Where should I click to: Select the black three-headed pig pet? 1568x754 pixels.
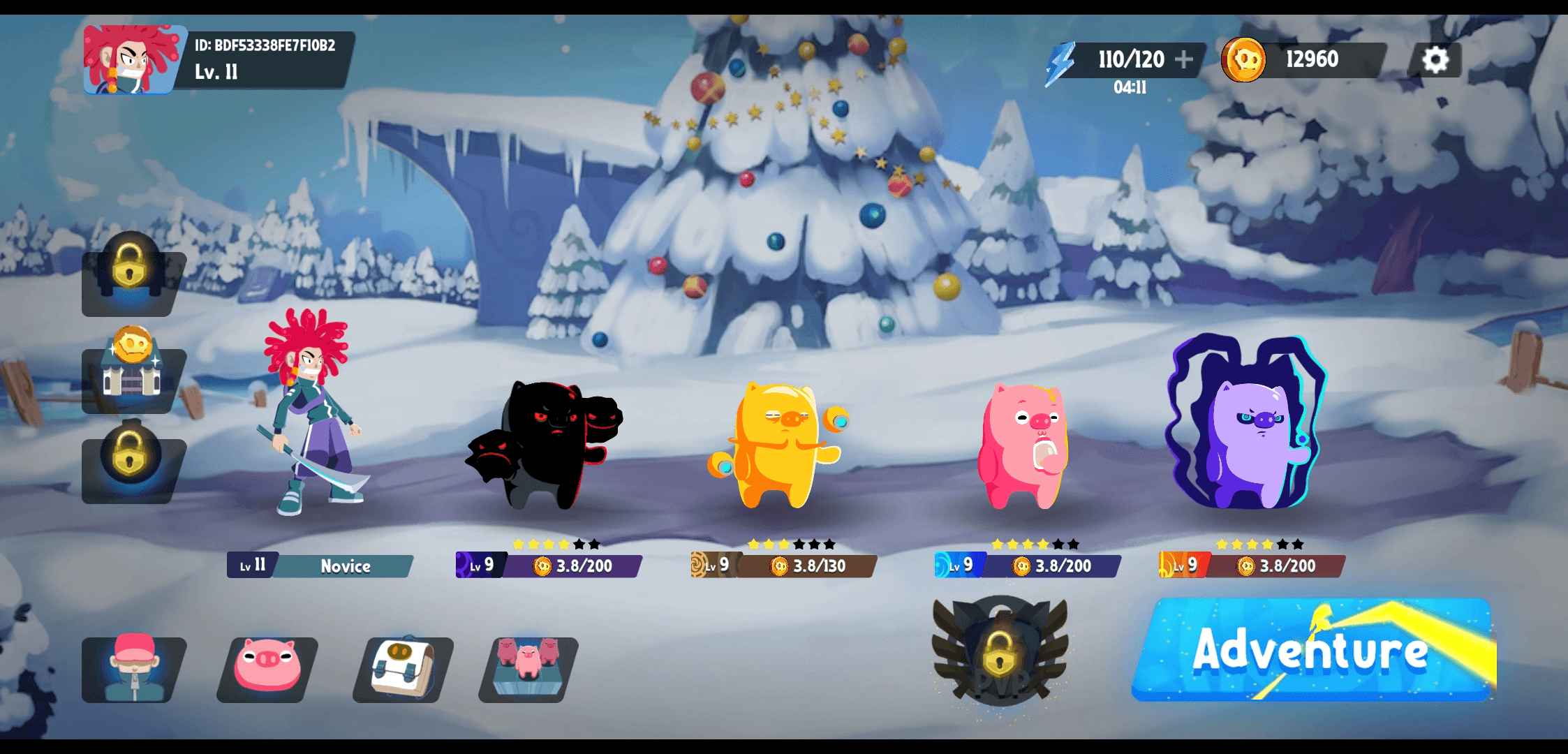pos(548,447)
